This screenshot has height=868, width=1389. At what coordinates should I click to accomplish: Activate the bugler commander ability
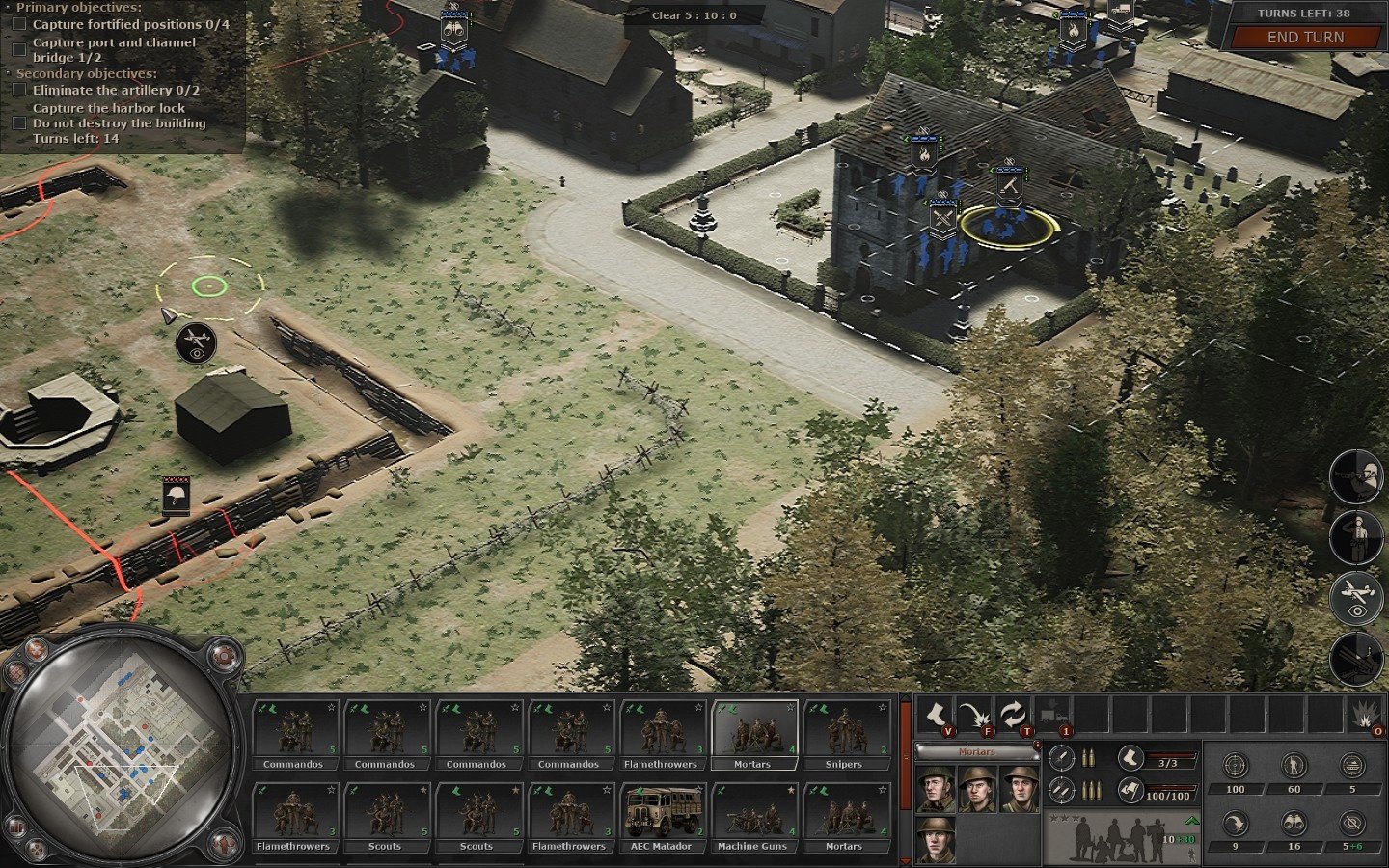[1356, 476]
